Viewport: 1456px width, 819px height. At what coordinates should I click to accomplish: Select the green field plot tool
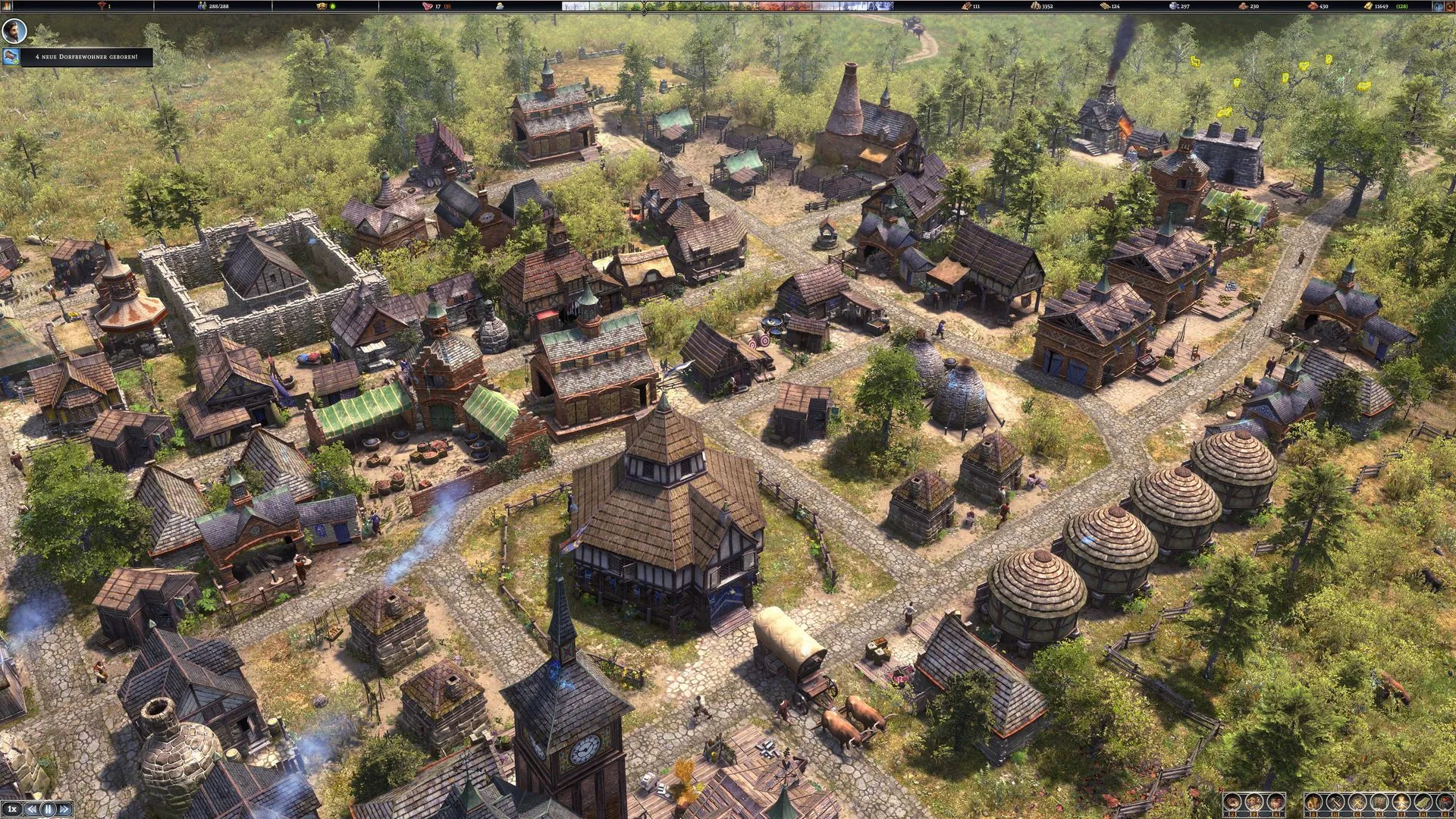pos(1423,802)
